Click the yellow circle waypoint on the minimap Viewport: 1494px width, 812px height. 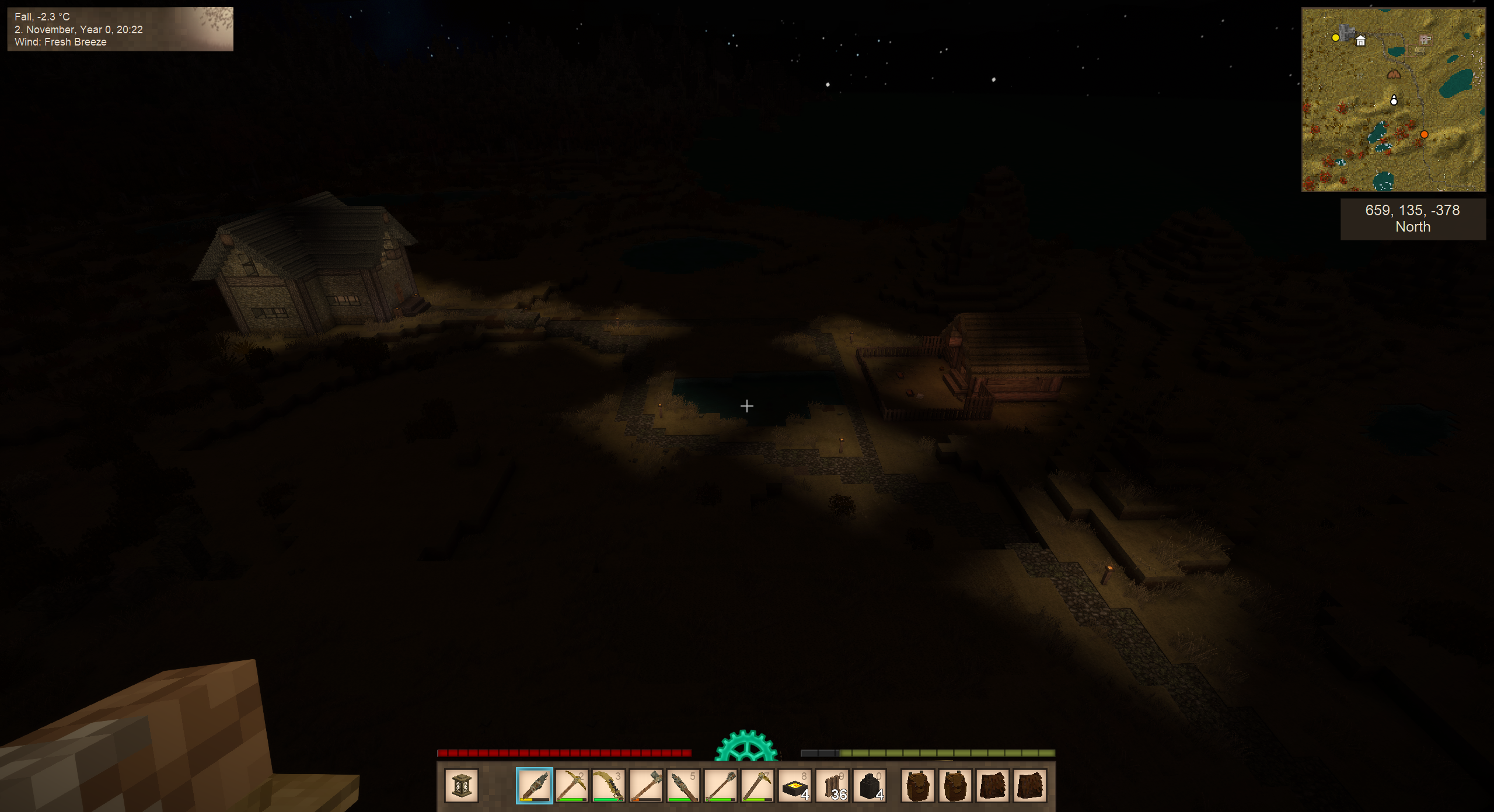(1335, 38)
